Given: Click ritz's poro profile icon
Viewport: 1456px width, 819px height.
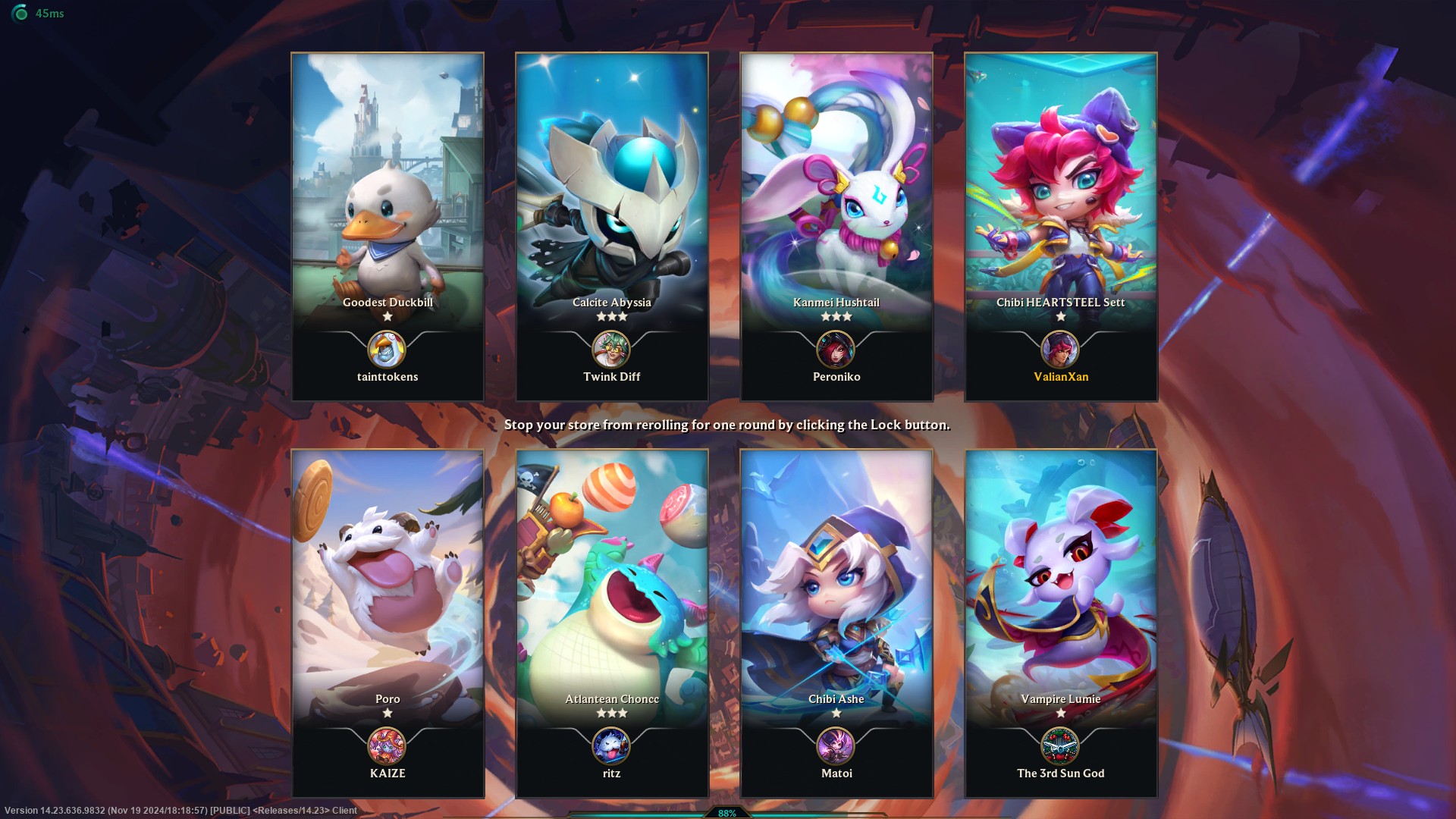Looking at the screenshot, I should (x=611, y=746).
